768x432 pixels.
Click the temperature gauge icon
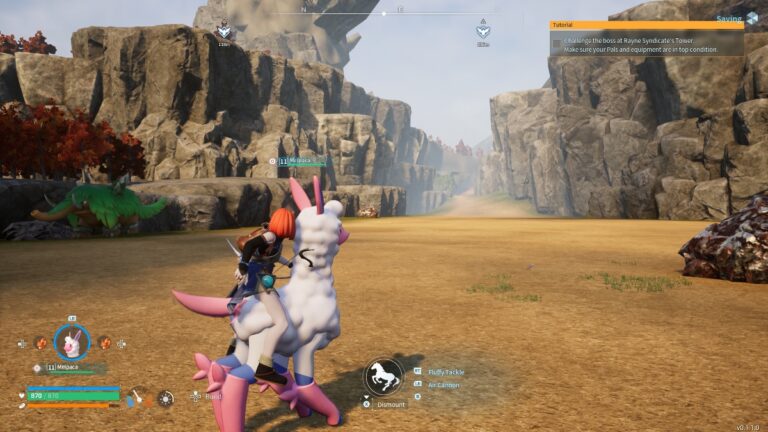[139, 398]
